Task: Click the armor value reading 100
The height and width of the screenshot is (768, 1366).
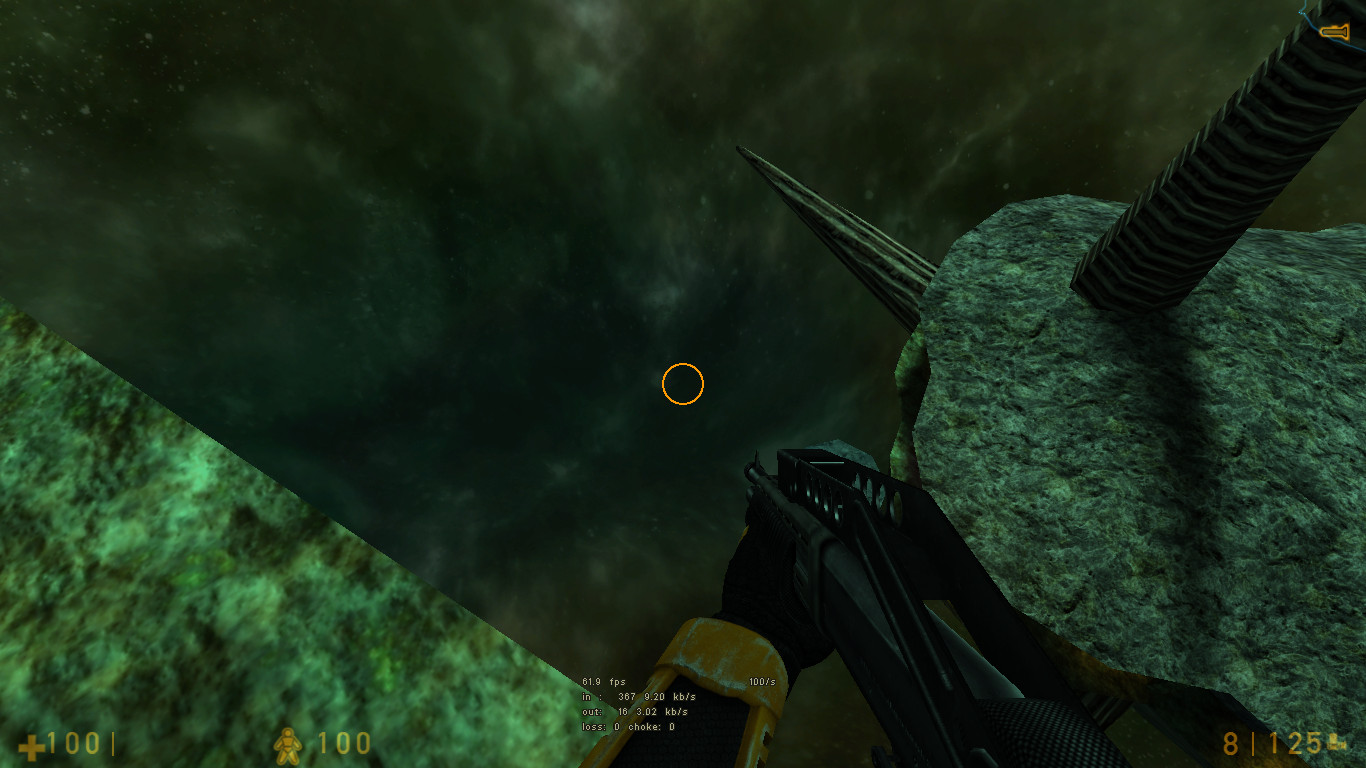Action: [345, 744]
